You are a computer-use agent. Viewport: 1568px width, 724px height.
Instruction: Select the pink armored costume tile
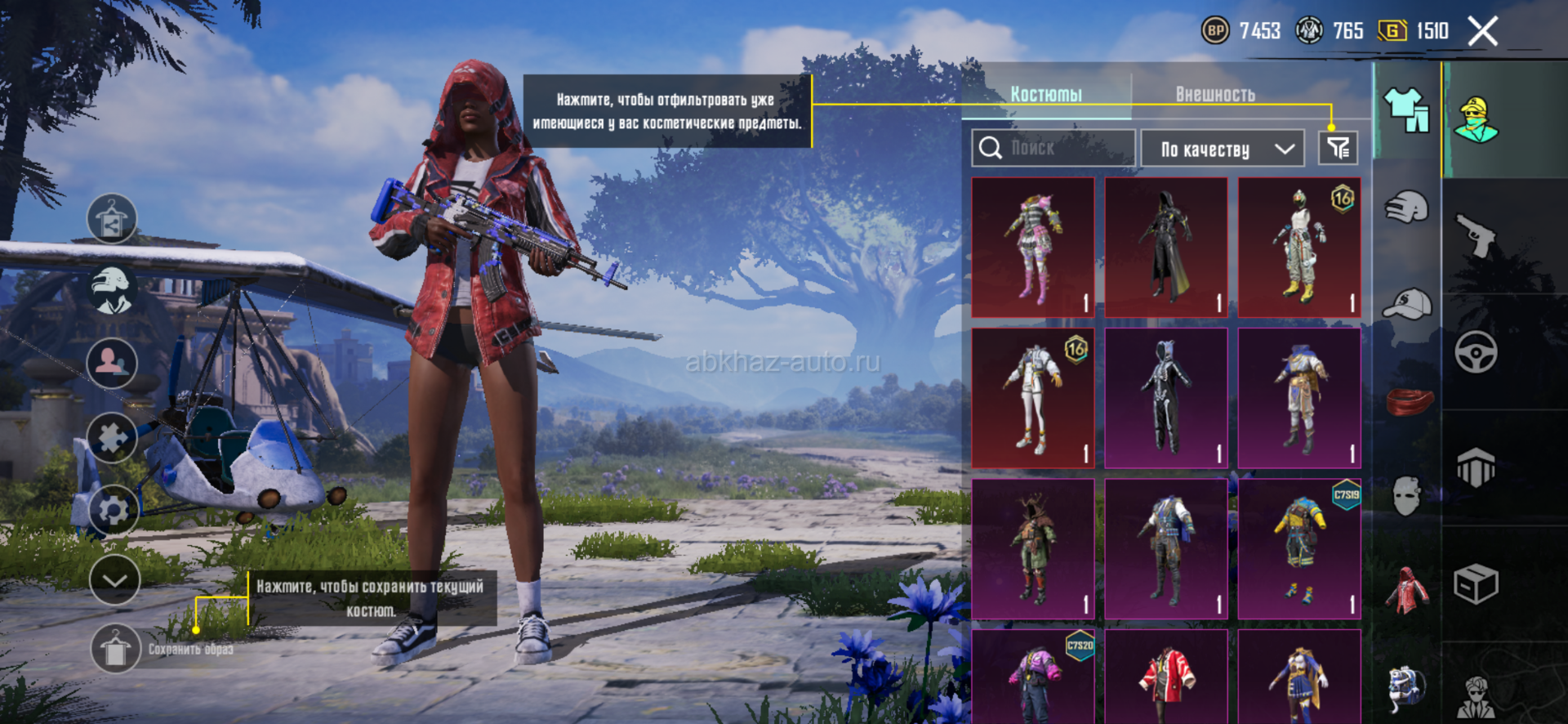coord(1033,248)
